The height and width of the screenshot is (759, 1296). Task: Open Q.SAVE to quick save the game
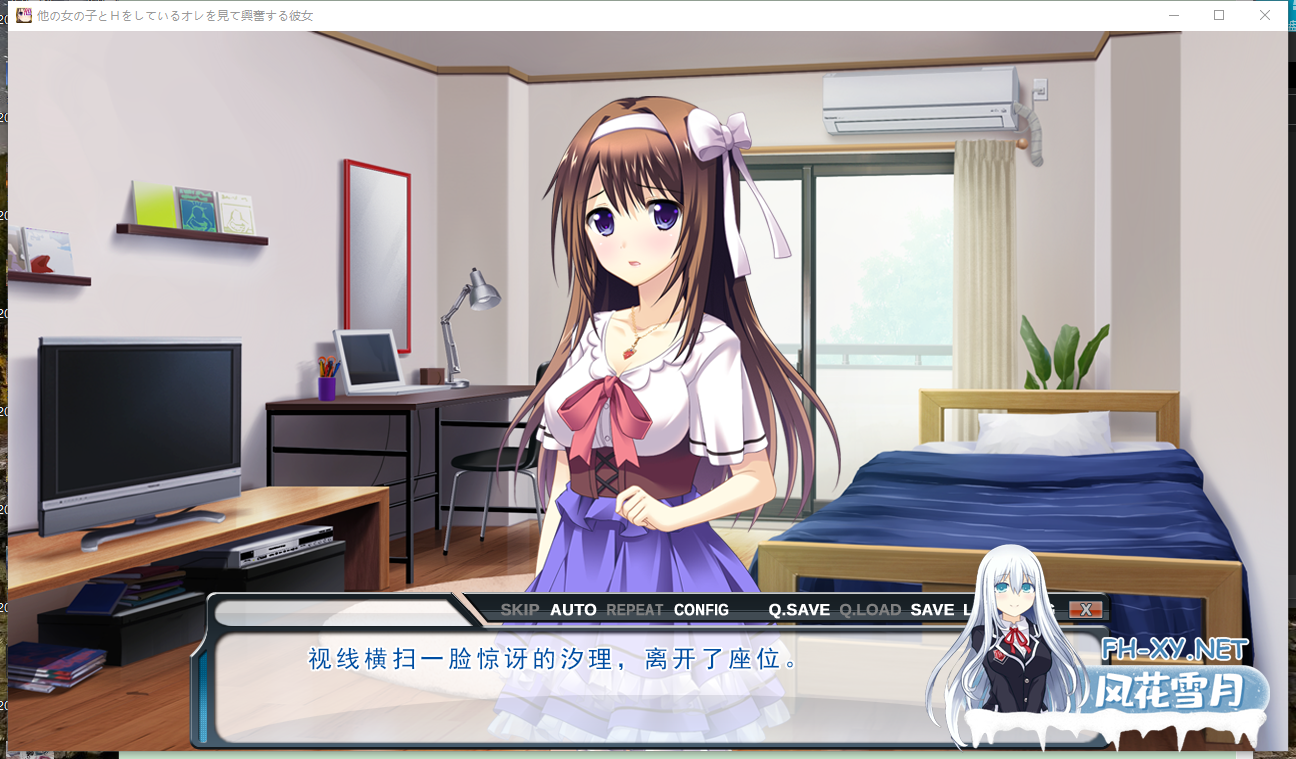(797, 609)
